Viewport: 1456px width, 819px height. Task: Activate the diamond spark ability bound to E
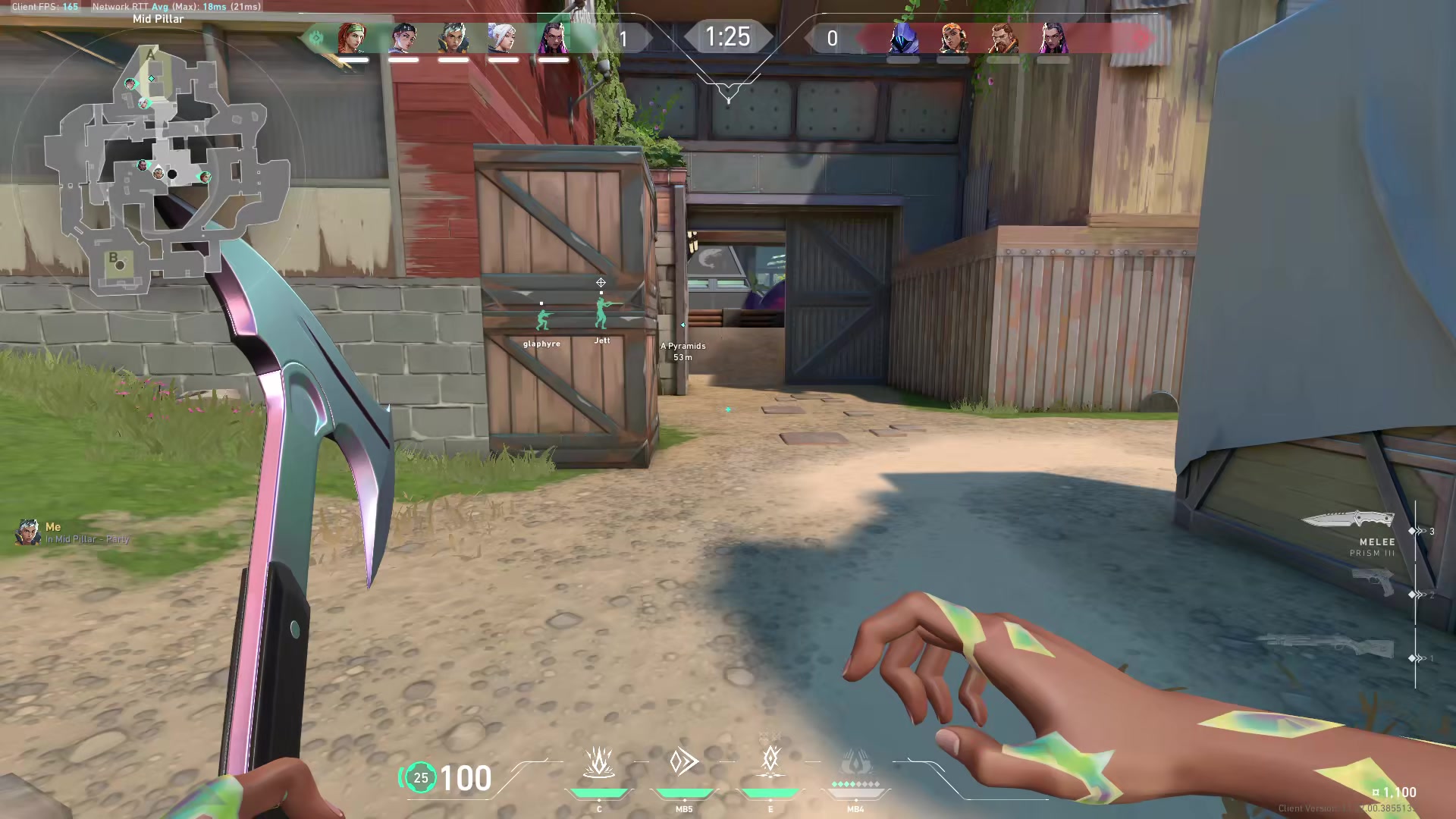[770, 760]
